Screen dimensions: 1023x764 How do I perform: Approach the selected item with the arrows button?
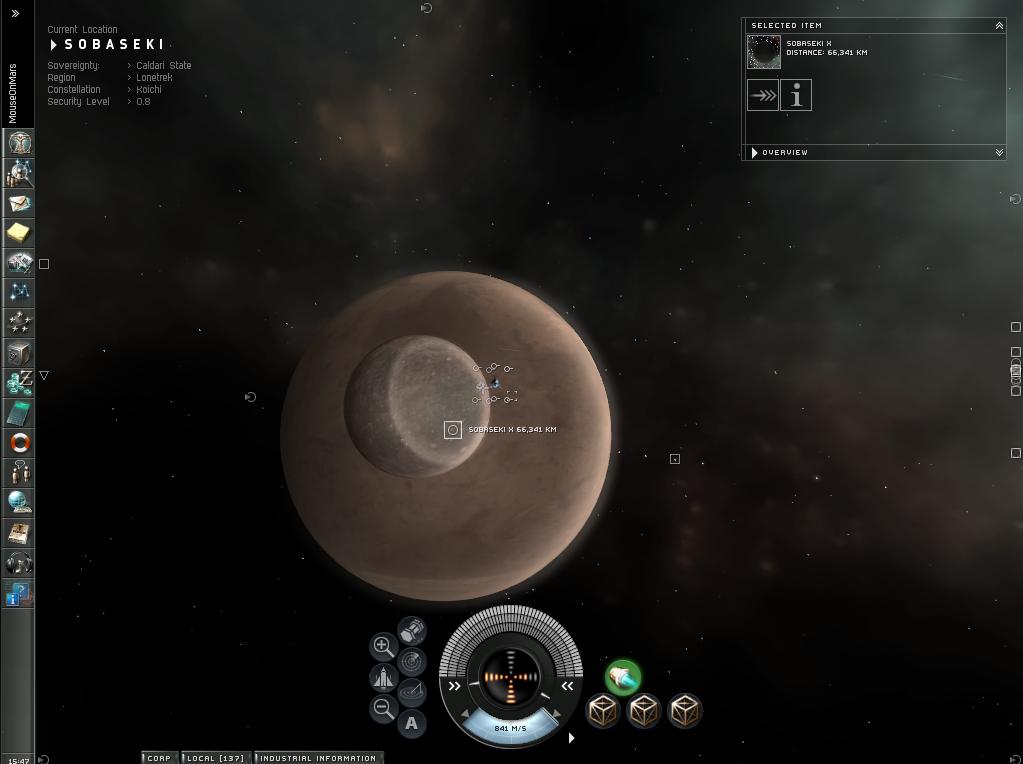763,96
